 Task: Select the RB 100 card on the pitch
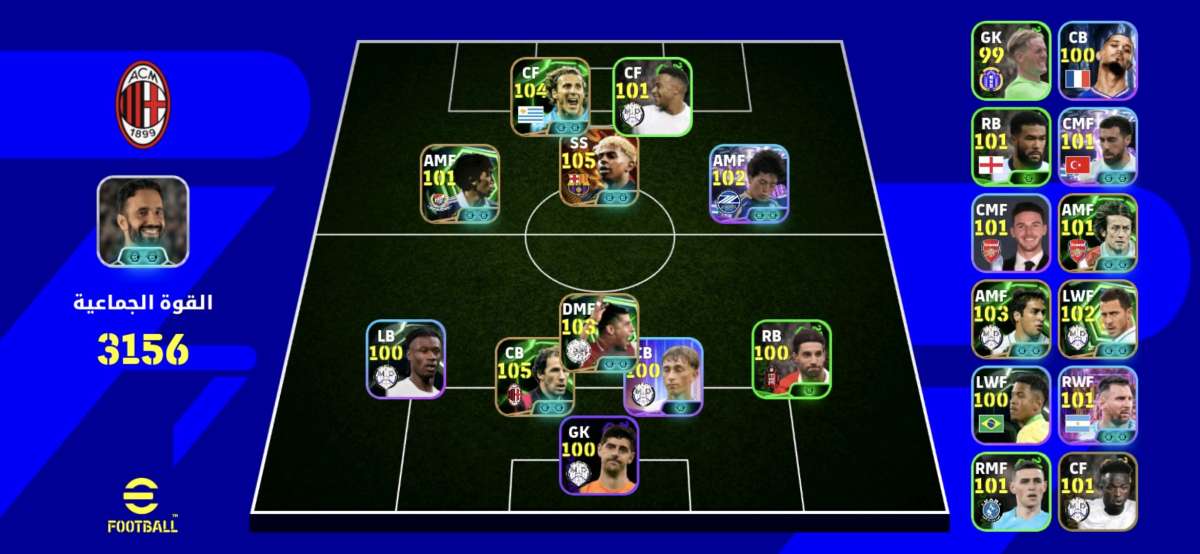pos(791,359)
